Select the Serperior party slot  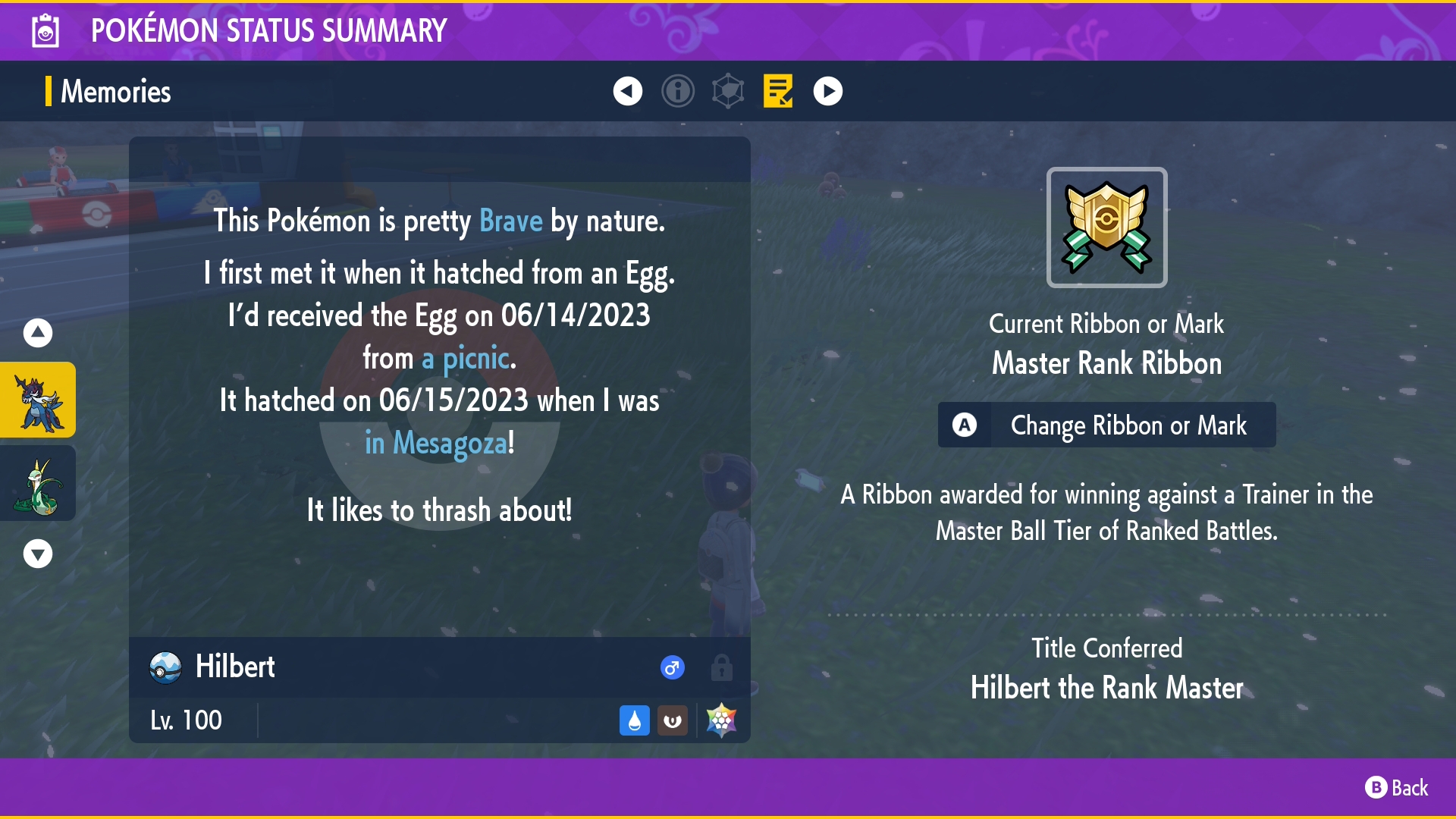(x=38, y=483)
